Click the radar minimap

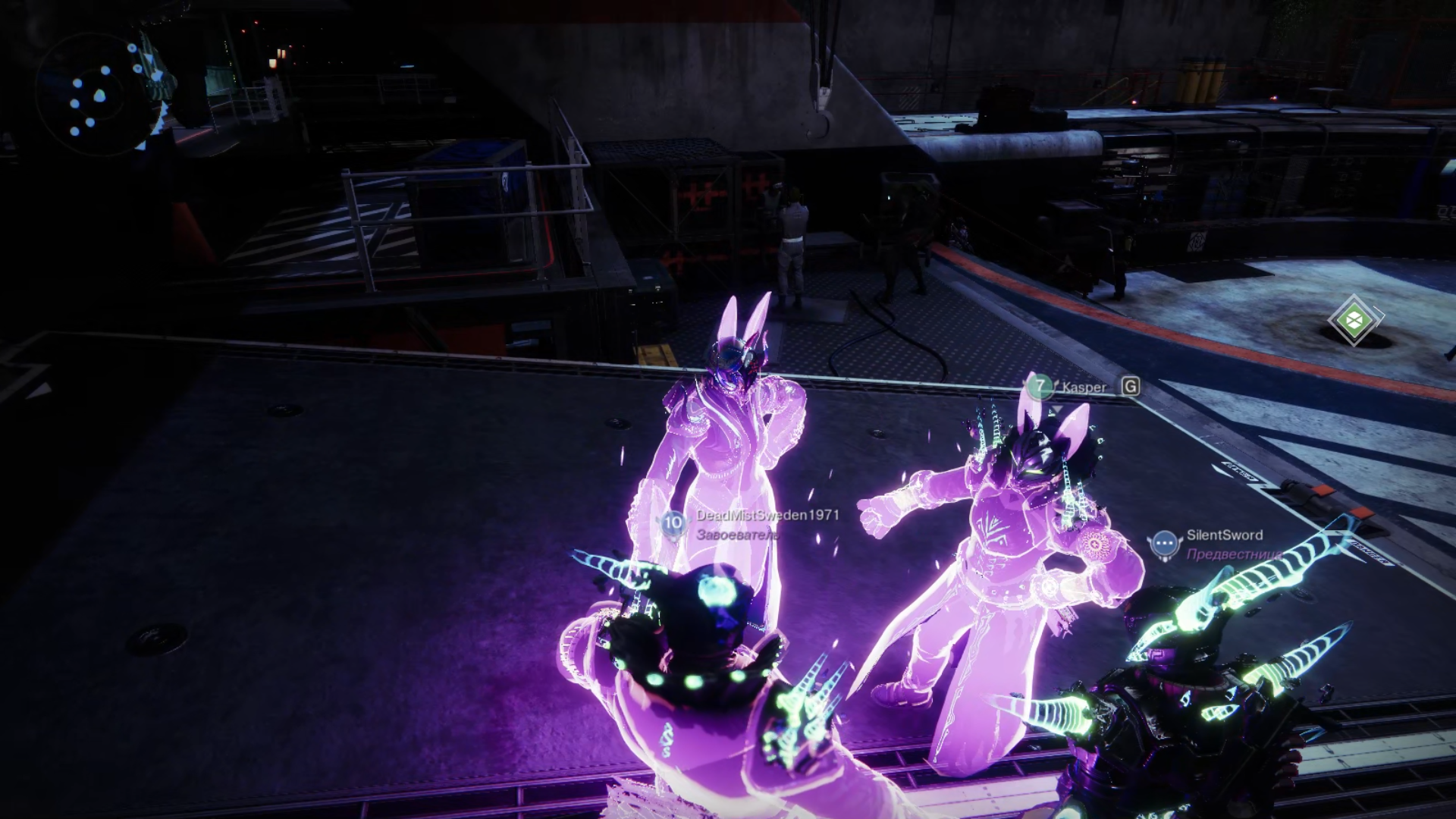[x=96, y=96]
